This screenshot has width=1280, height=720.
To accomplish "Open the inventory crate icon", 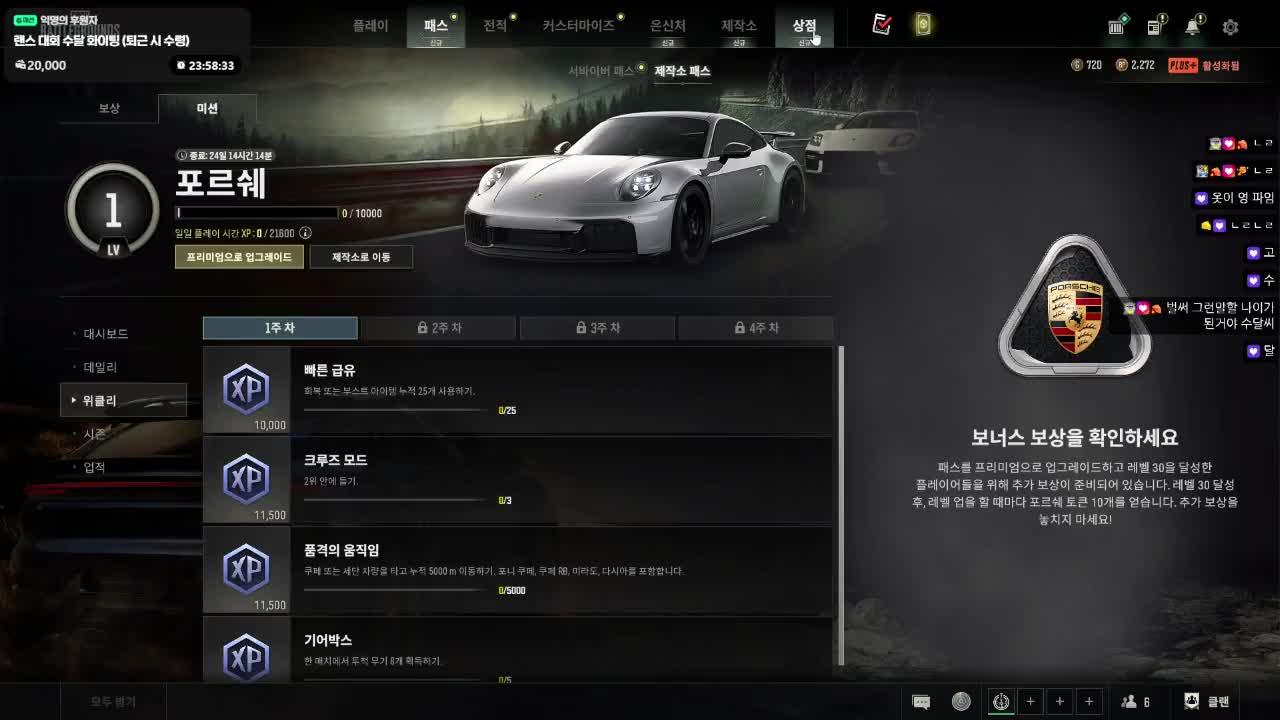I will pyautogui.click(x=1116, y=27).
